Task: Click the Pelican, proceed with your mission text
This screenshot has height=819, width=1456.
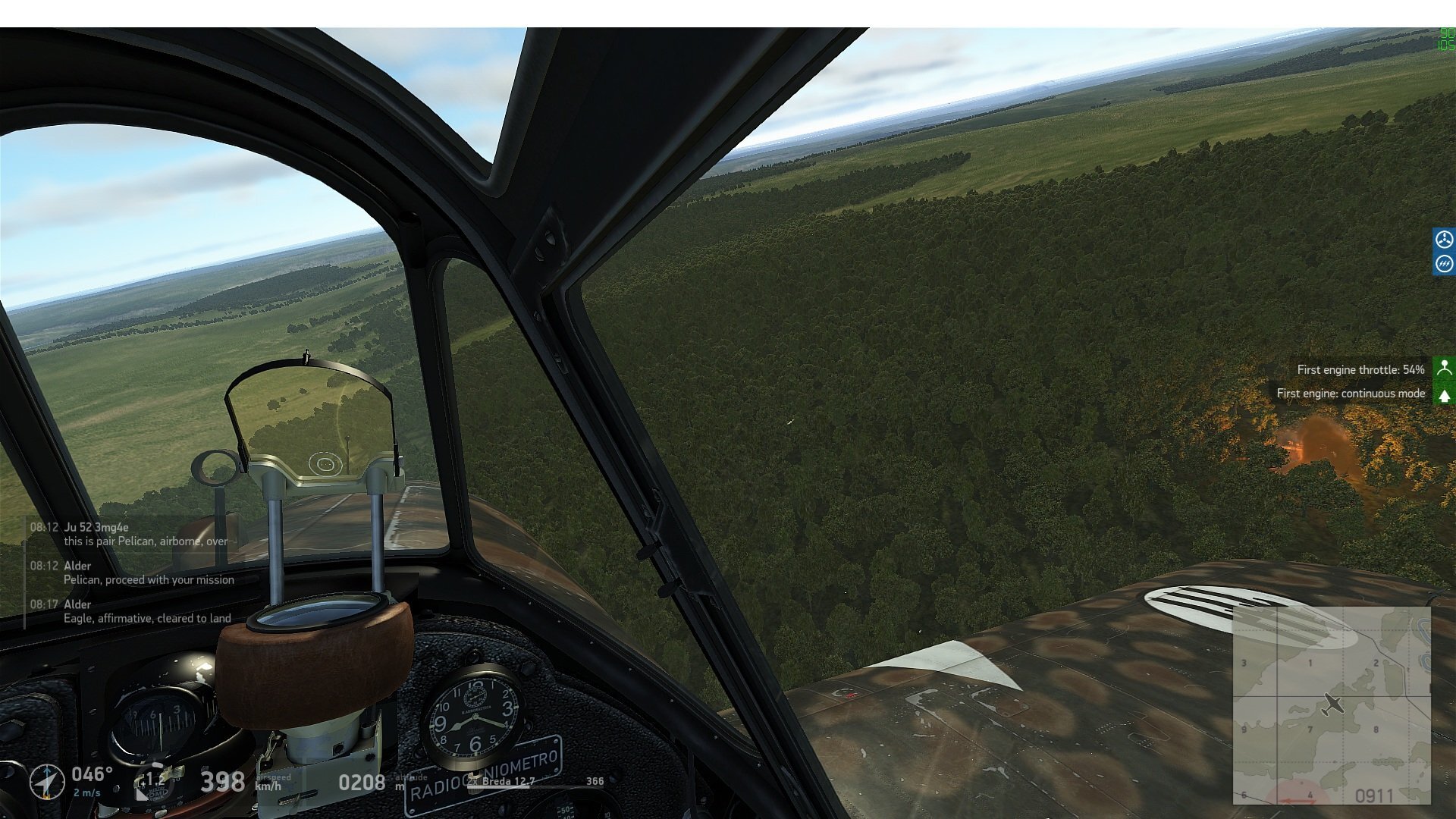Action: pos(148,579)
